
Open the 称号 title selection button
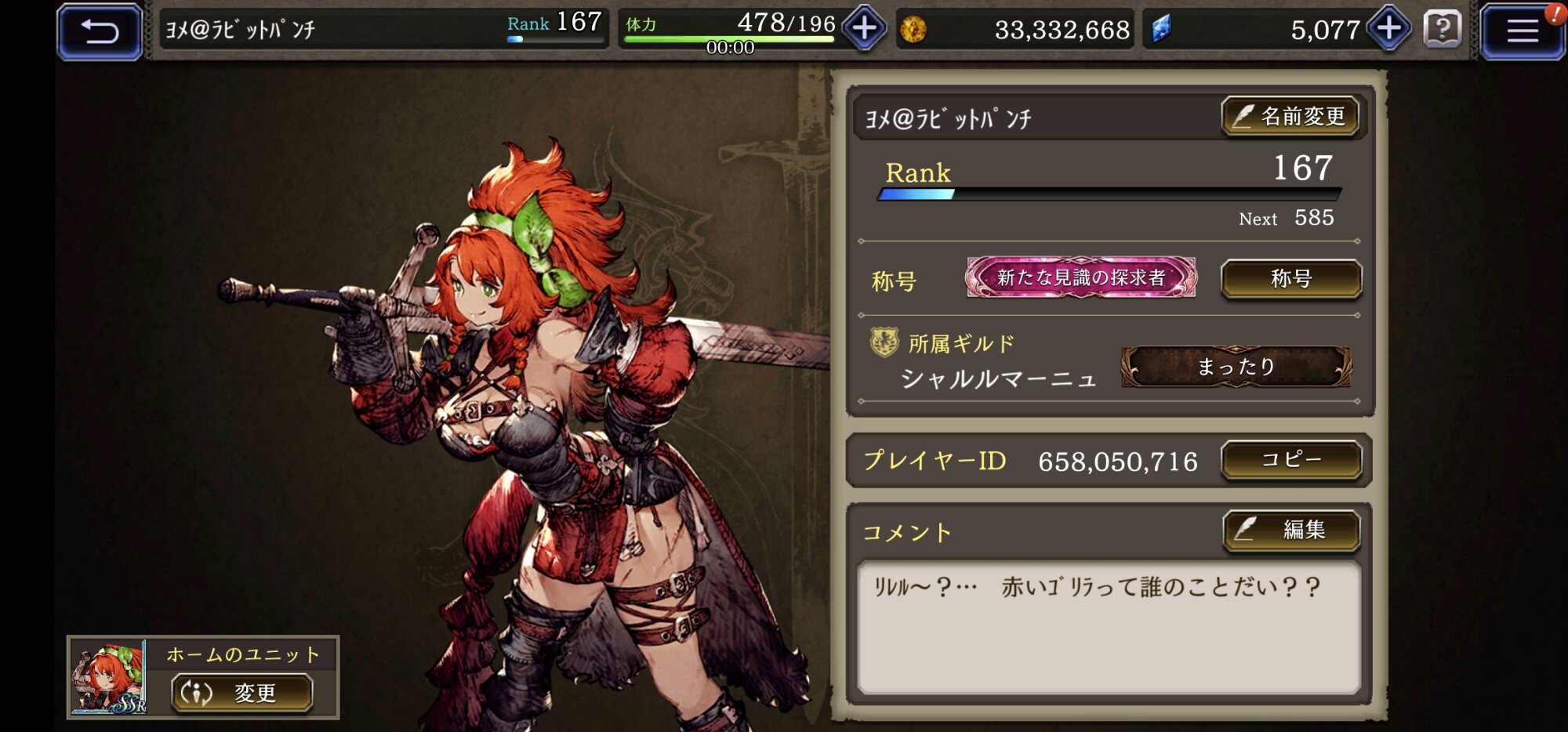pyautogui.click(x=1291, y=279)
